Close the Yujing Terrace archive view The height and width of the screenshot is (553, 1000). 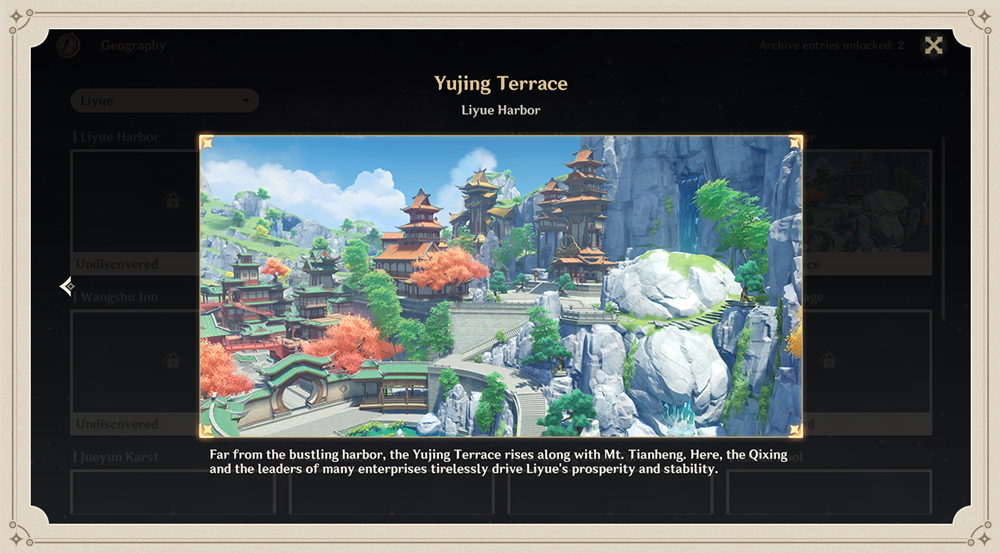933,45
